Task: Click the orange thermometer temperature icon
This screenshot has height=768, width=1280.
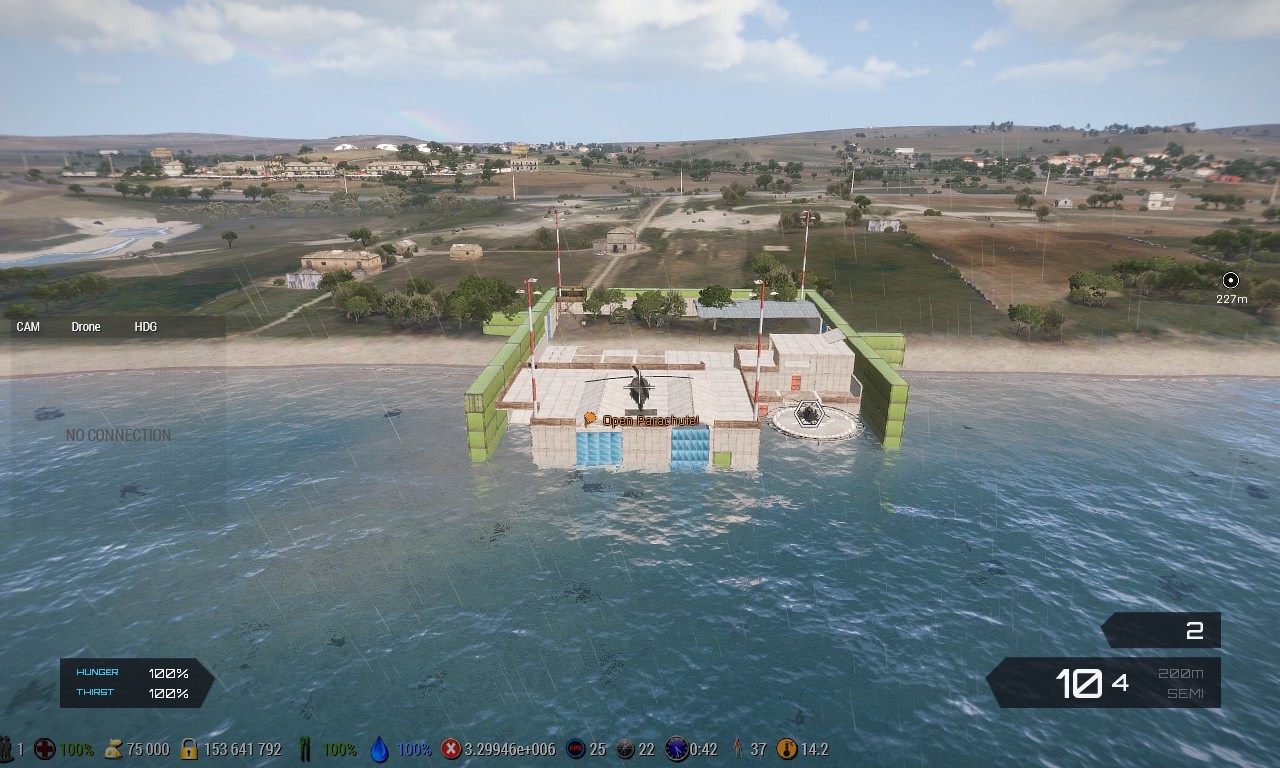Action: point(787,749)
